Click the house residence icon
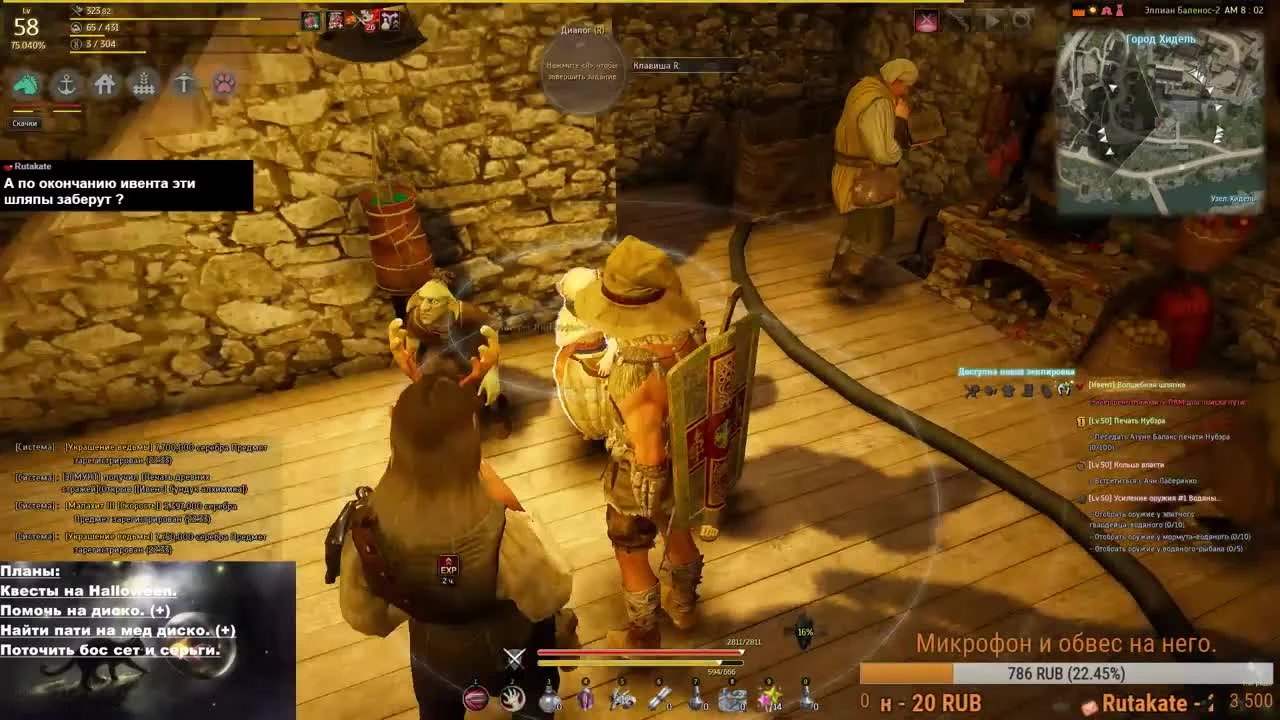Screen dimensions: 1280x720 (105, 85)
